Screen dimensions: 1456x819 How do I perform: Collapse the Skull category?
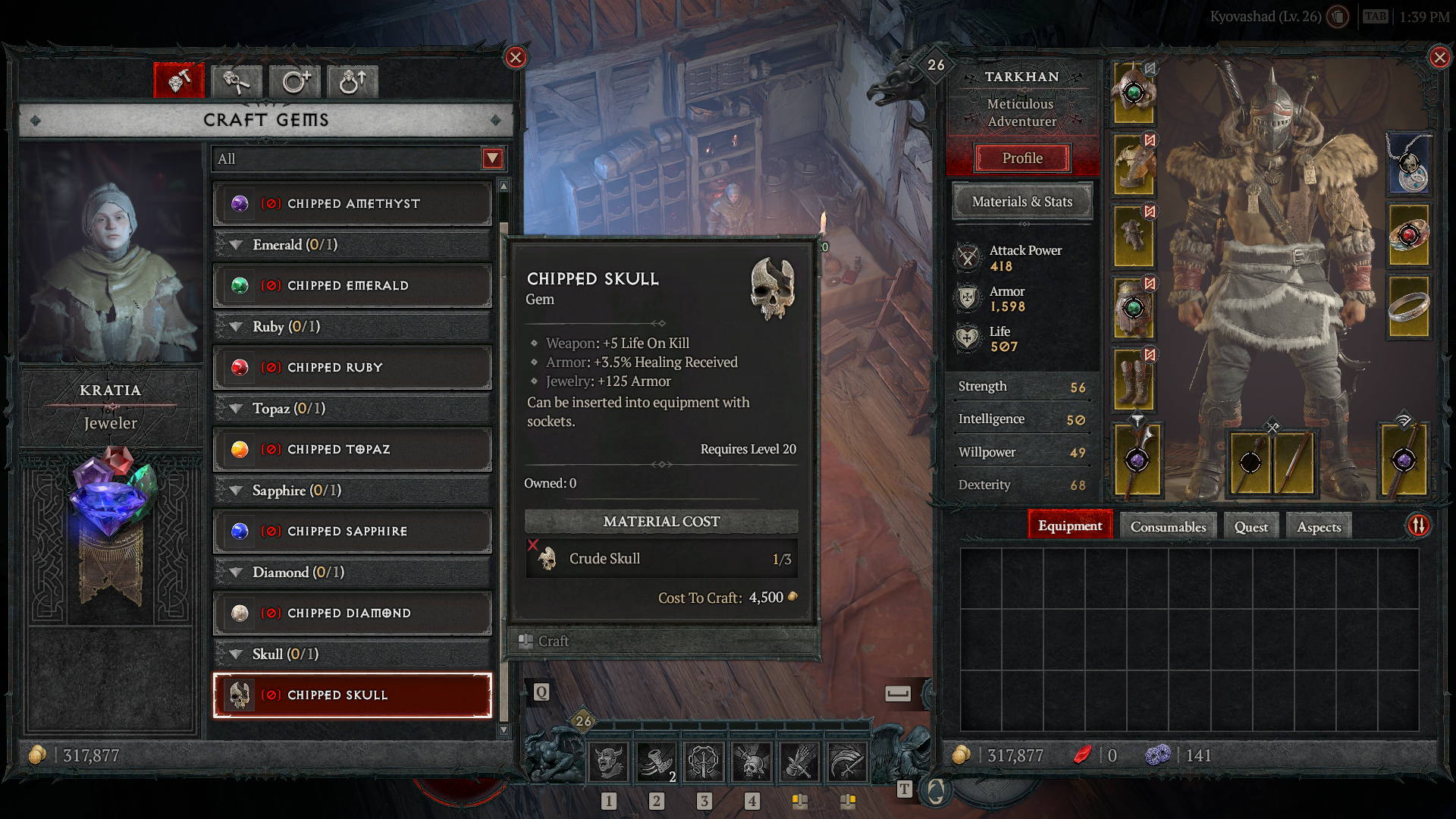pos(235,653)
